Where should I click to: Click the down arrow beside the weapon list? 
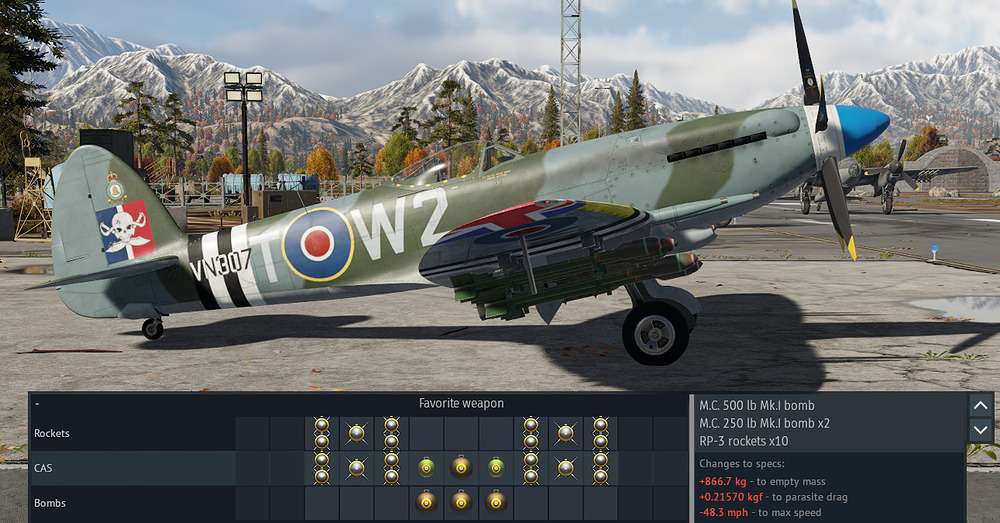click(978, 429)
